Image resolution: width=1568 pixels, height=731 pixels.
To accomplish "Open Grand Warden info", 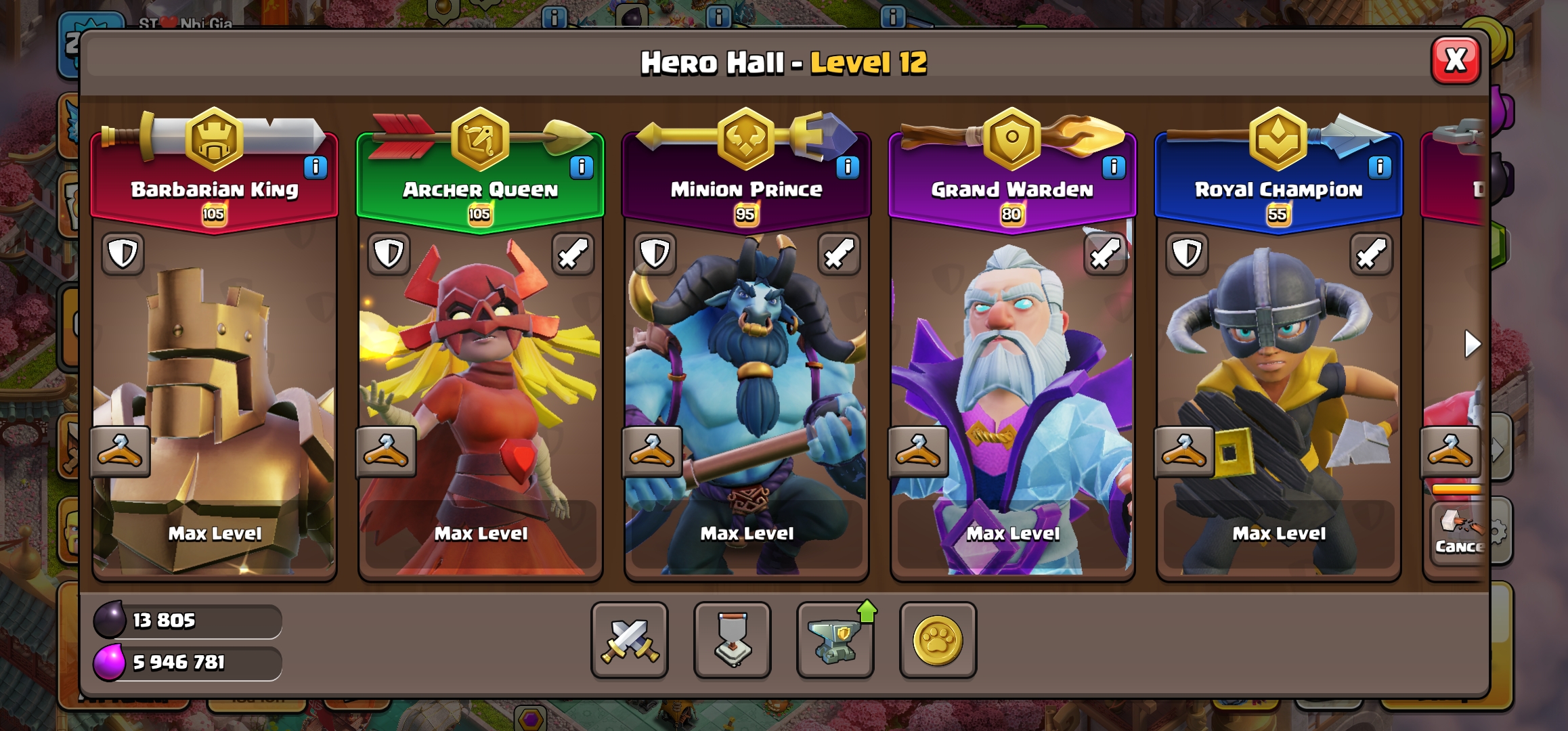I will coord(1114,167).
